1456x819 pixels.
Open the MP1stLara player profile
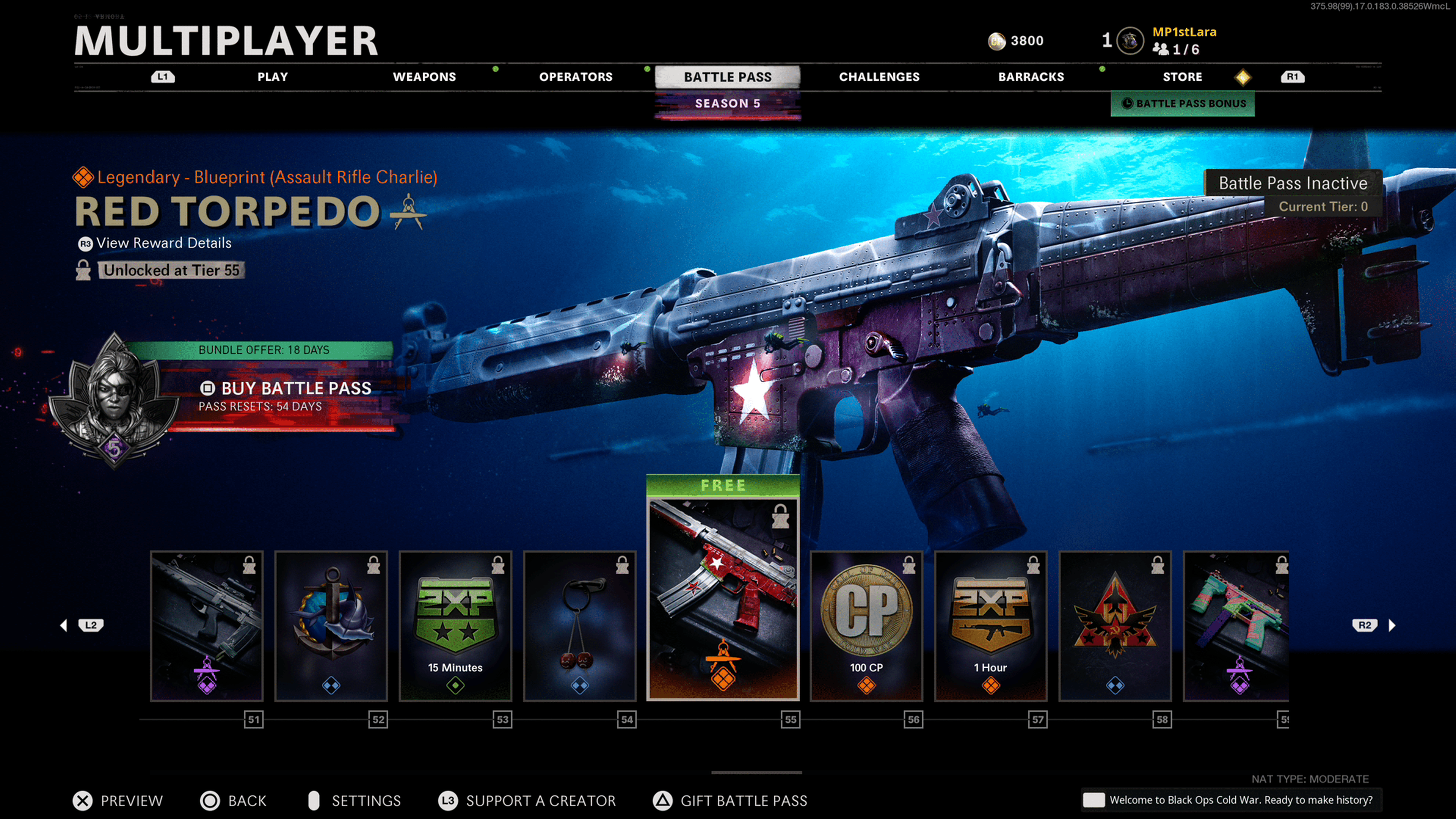(x=1184, y=32)
